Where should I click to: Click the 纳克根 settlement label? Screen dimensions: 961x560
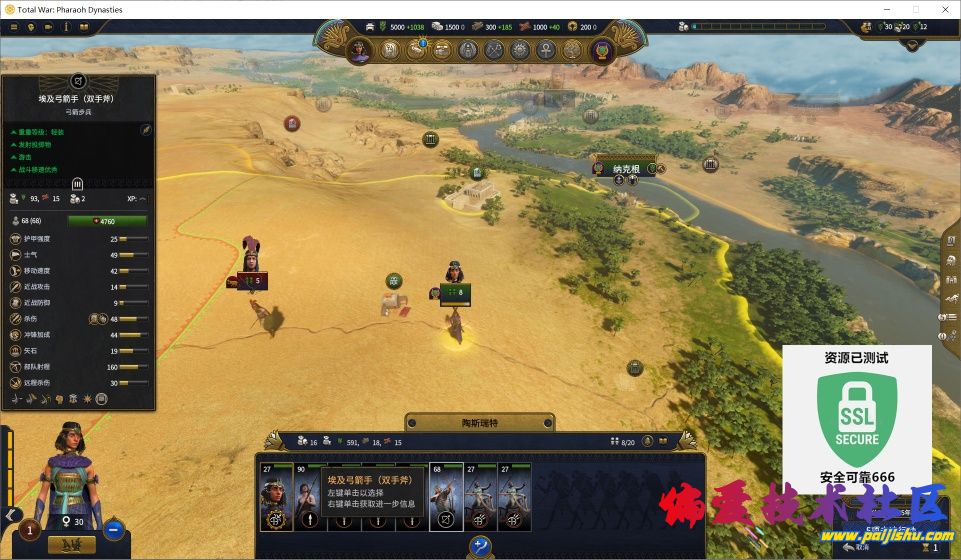tap(627, 169)
